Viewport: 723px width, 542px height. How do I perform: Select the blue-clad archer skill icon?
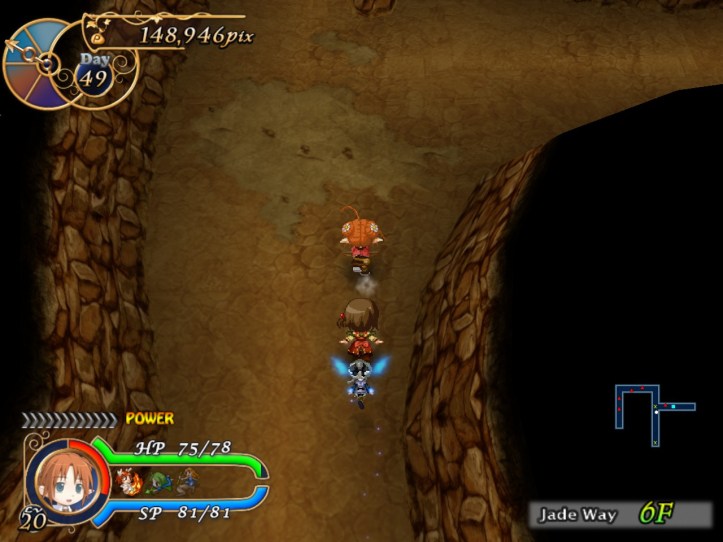coord(187,483)
